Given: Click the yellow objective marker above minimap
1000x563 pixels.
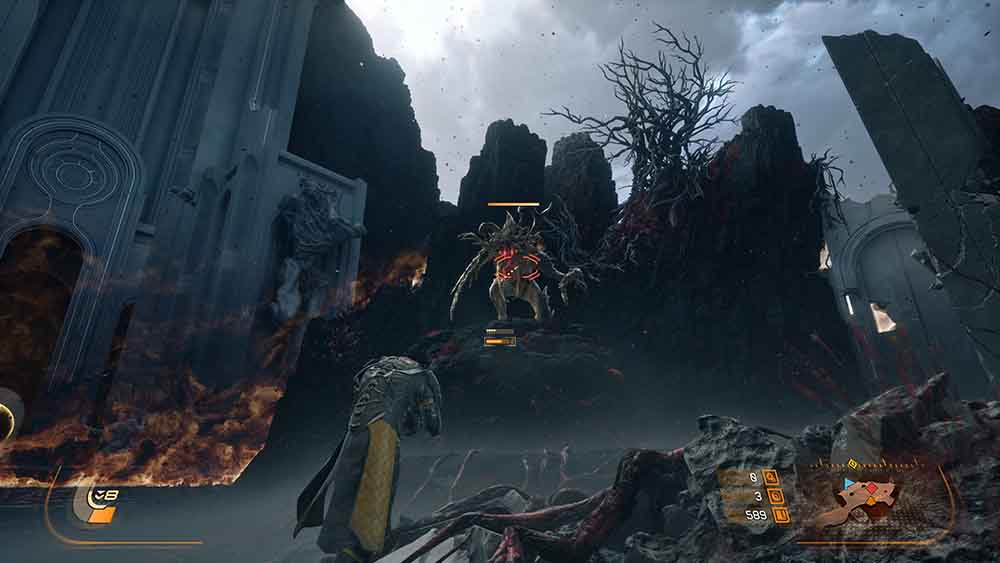Looking at the screenshot, I should (x=852, y=464).
